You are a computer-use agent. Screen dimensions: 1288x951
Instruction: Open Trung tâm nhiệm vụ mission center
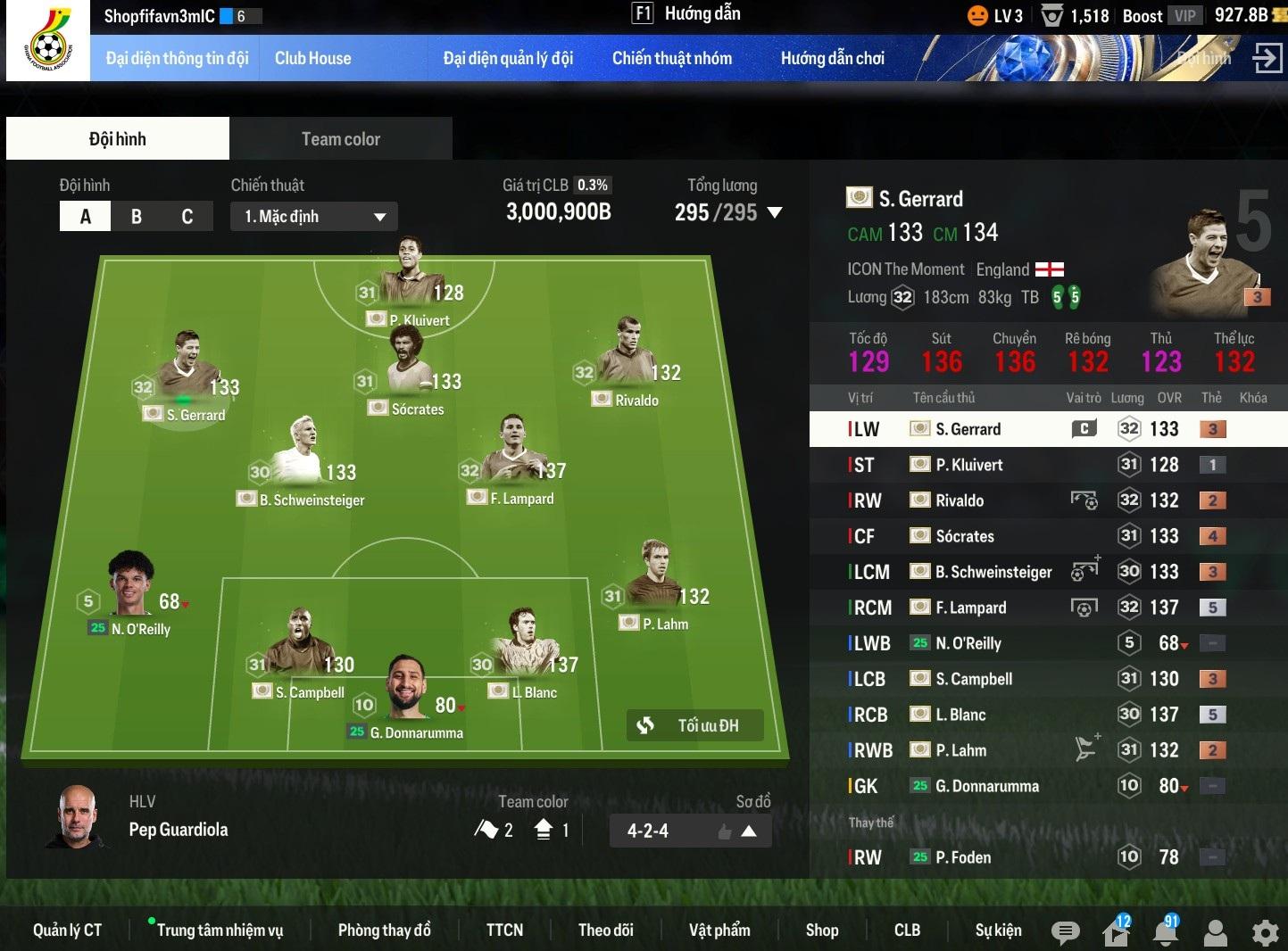220,930
